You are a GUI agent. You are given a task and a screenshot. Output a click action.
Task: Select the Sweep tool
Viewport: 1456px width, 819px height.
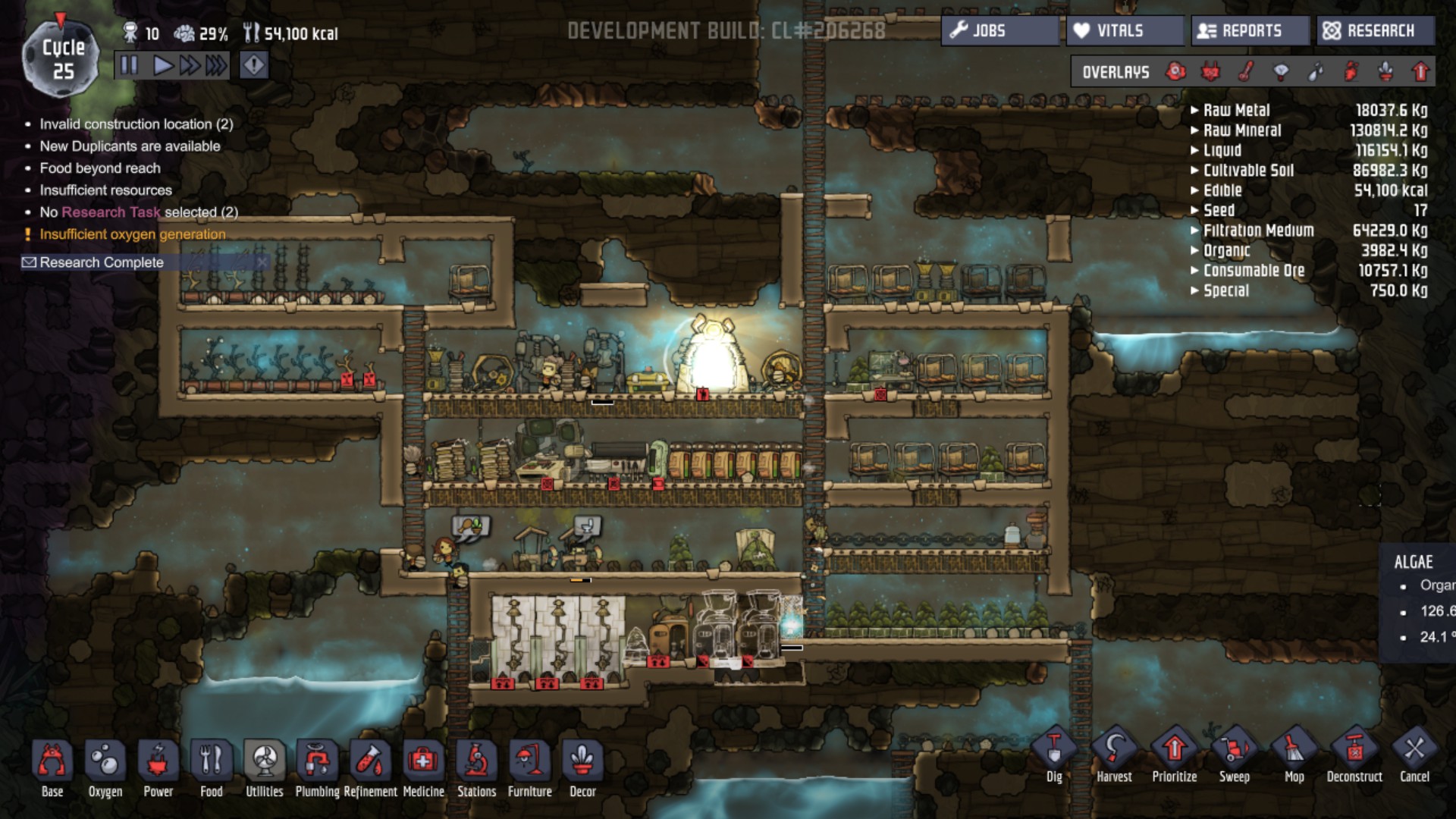1234,756
